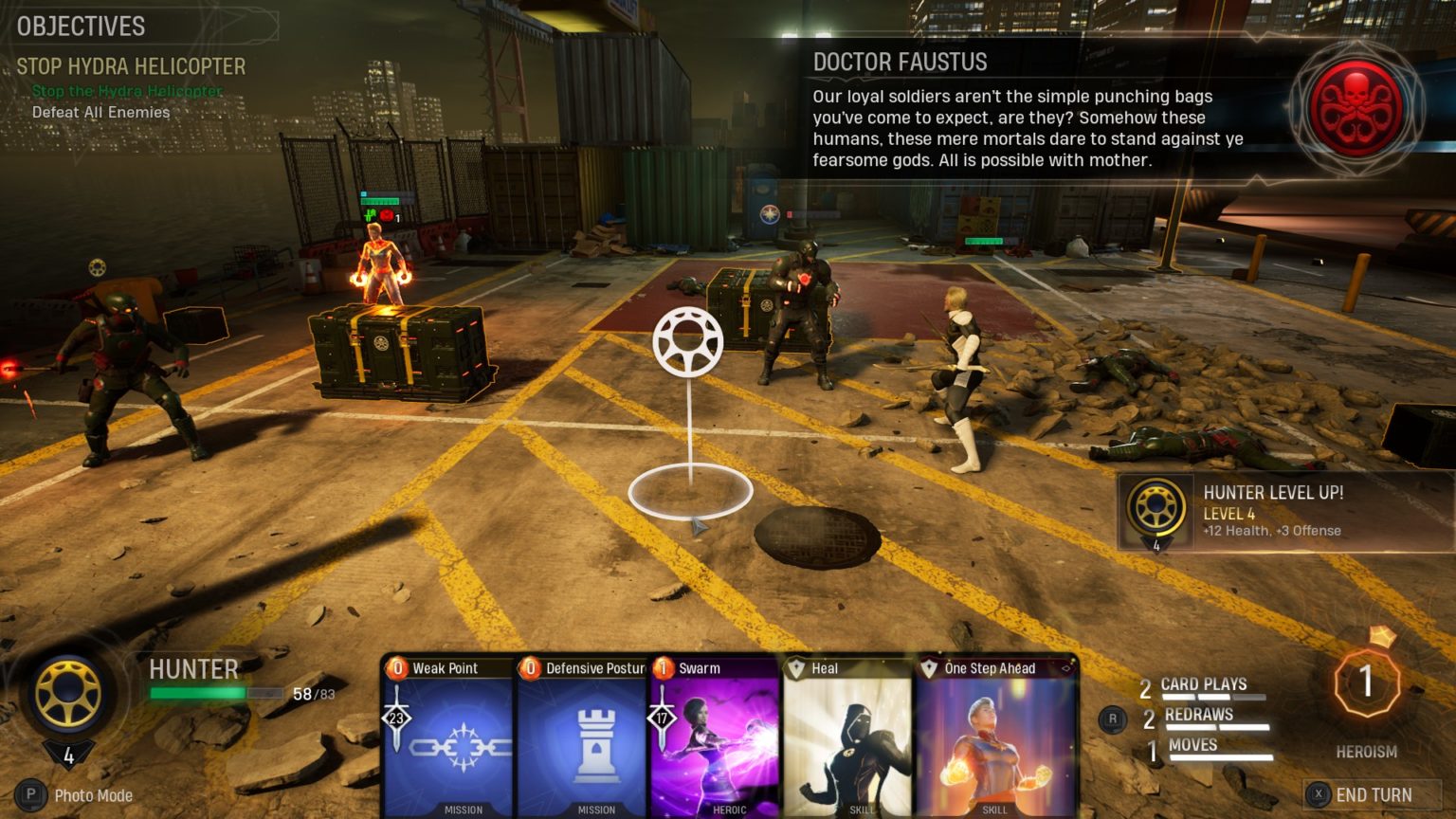
Task: Select the white Hunter move target marker
Action: 688,341
